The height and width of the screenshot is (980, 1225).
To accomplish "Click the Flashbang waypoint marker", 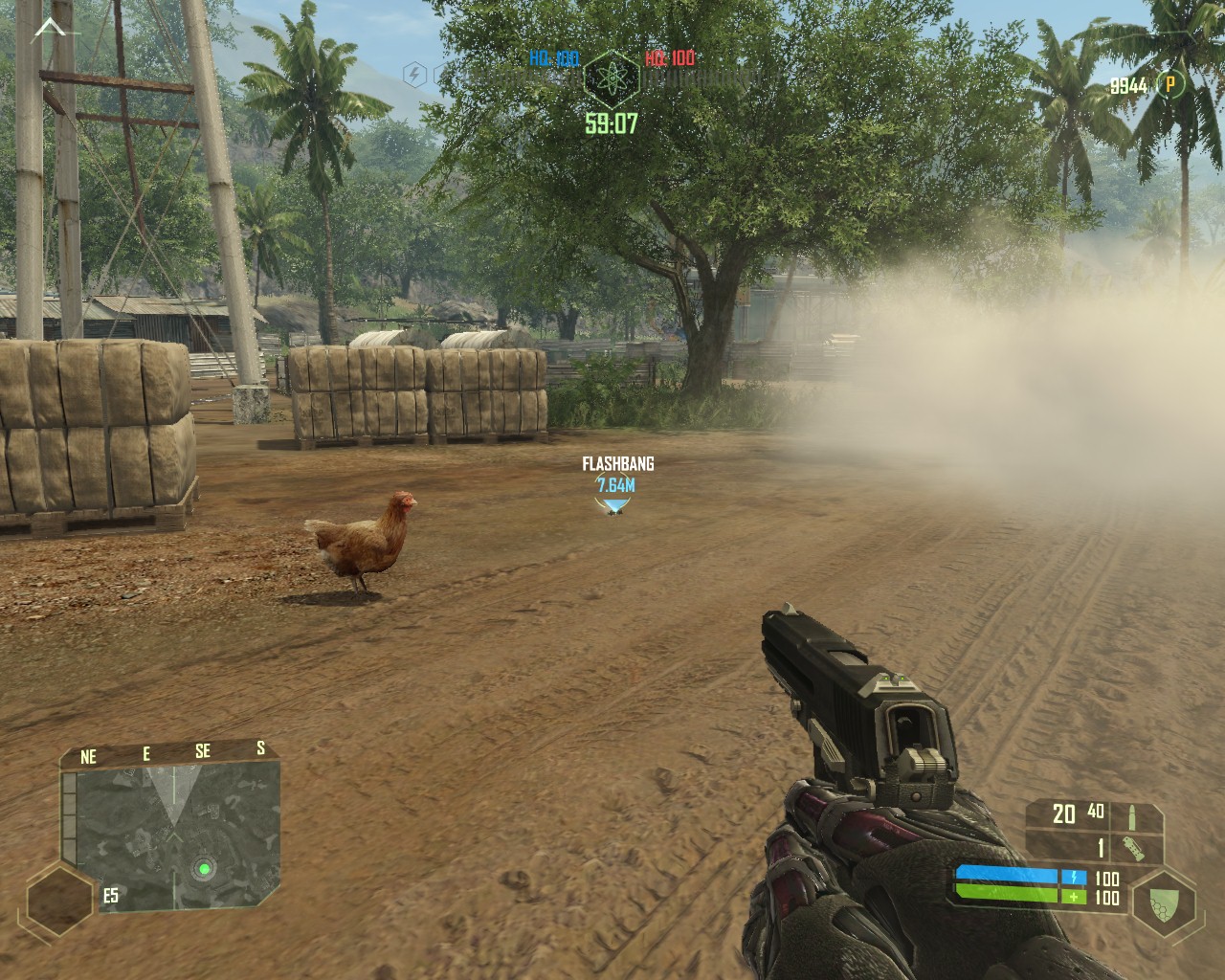I will coord(614,508).
